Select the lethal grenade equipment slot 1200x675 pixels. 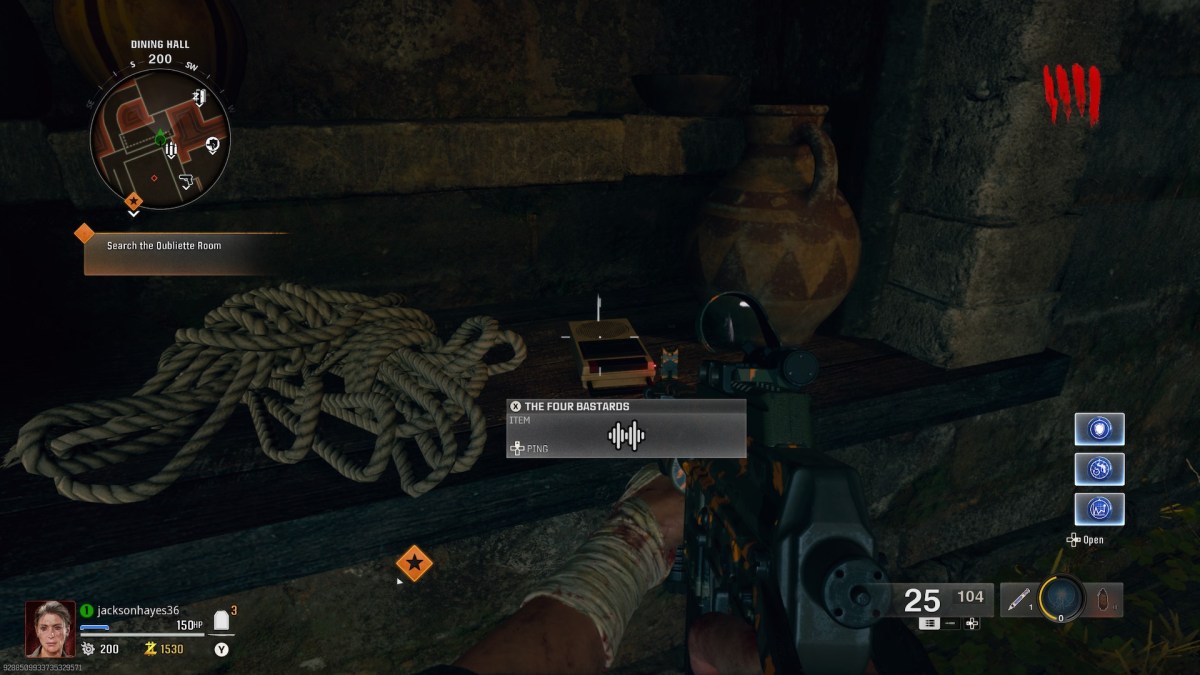pyautogui.click(x=1104, y=600)
